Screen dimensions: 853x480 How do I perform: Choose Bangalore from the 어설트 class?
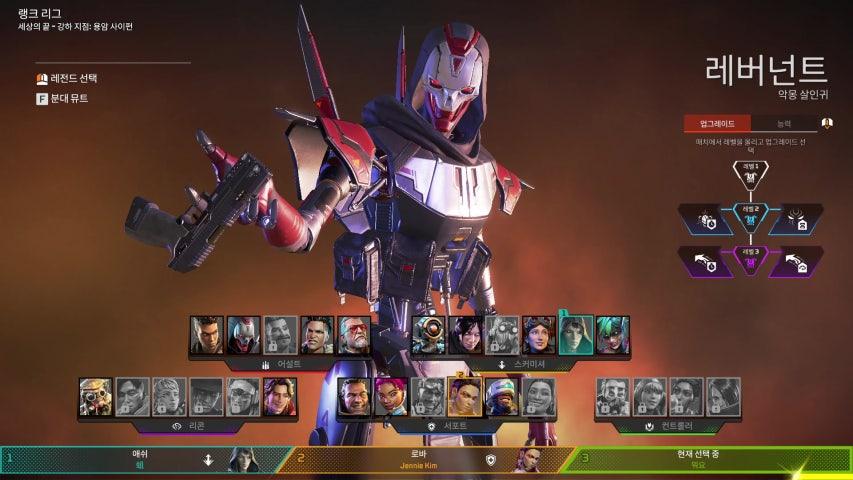point(207,335)
